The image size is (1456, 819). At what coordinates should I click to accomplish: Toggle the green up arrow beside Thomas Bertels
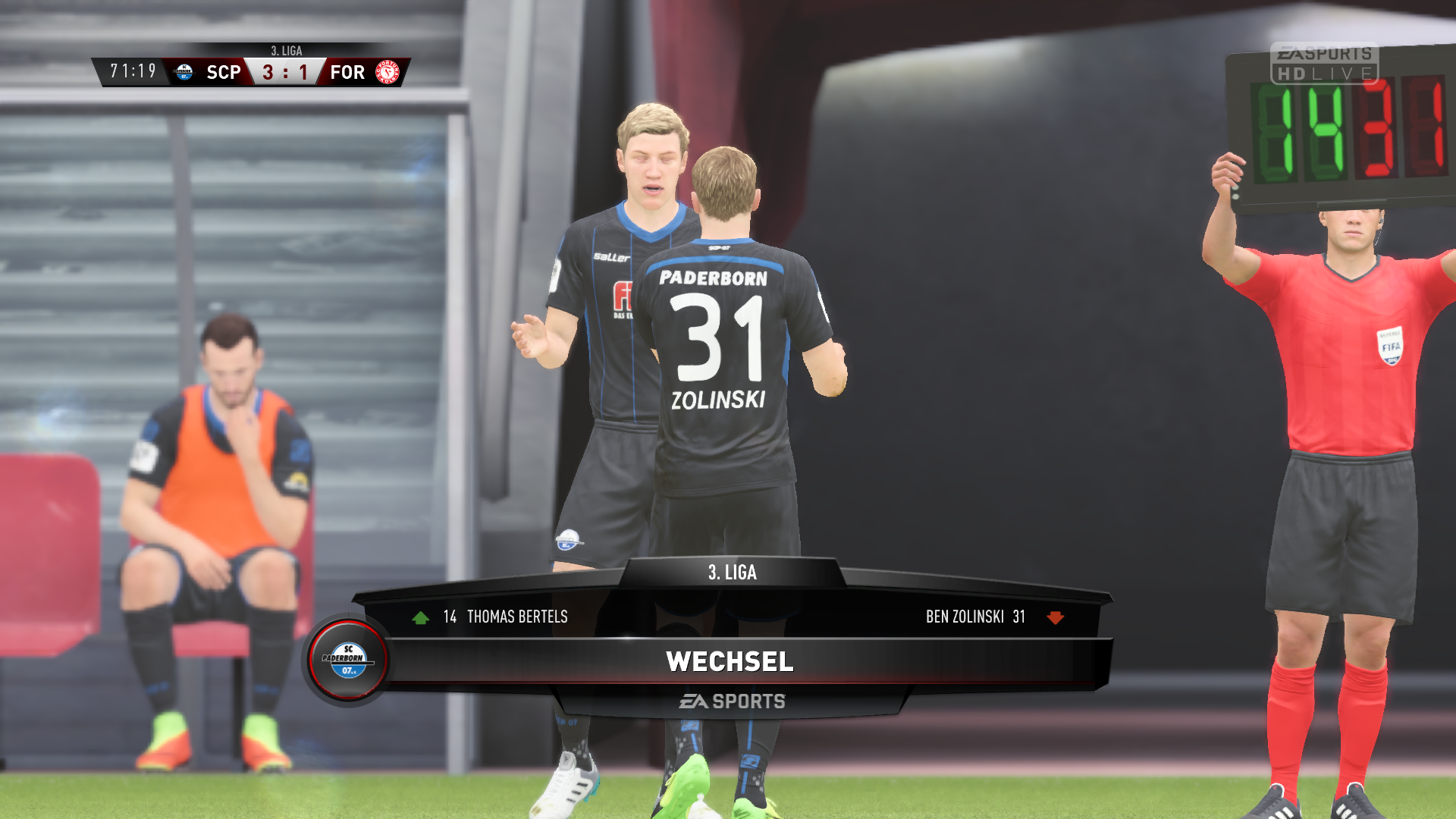(422, 617)
